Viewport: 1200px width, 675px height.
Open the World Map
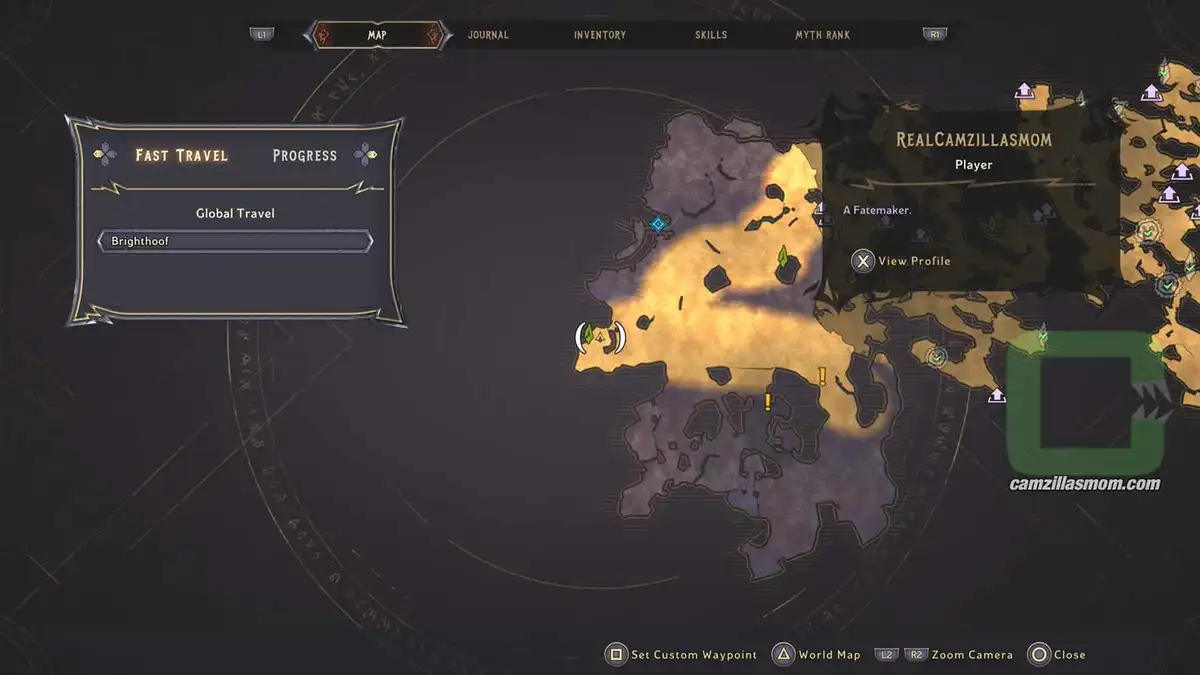[817, 655]
